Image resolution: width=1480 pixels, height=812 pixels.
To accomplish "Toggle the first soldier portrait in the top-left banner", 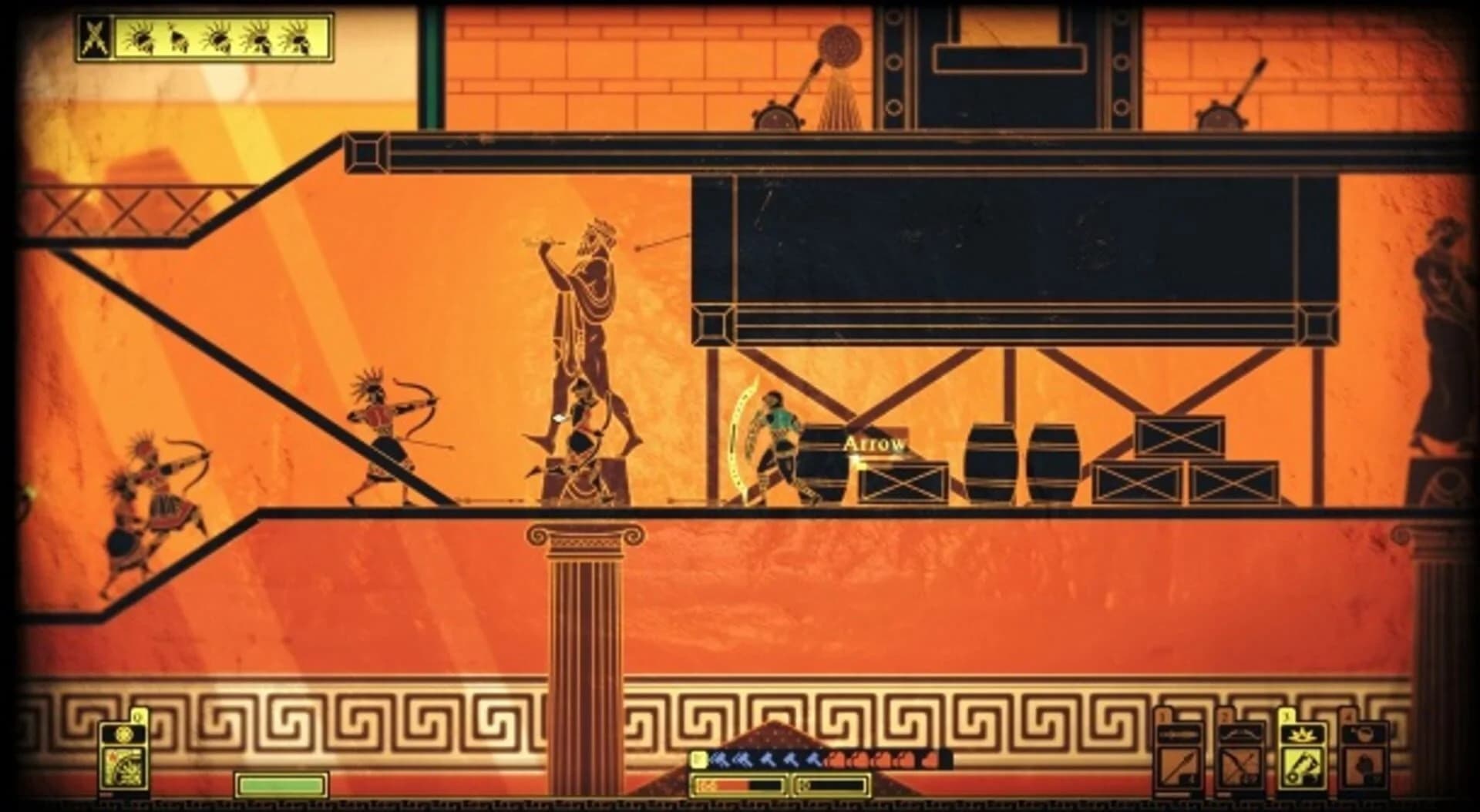I will (x=141, y=35).
